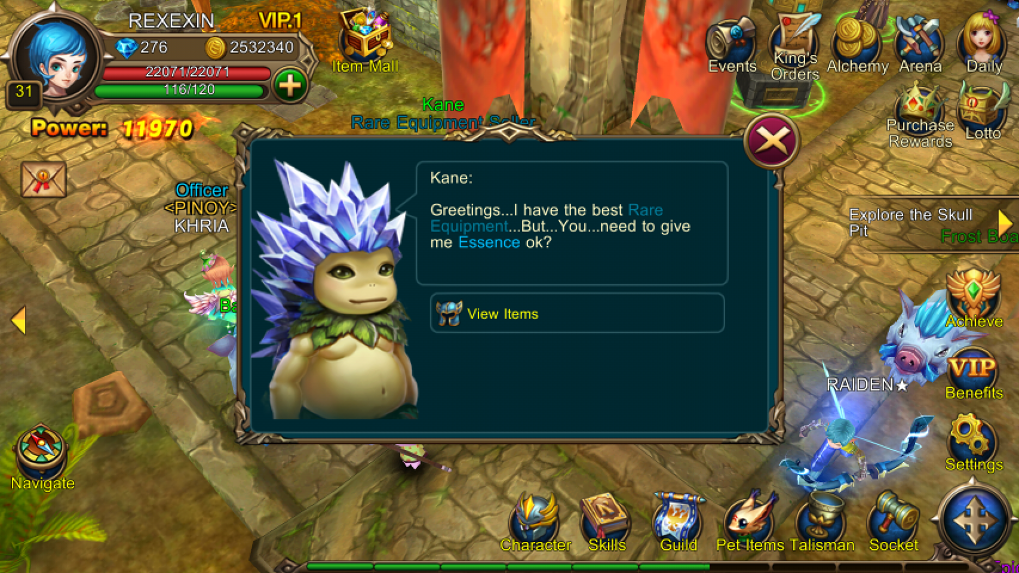
Task: Open the mail envelope icon
Action: click(43, 180)
